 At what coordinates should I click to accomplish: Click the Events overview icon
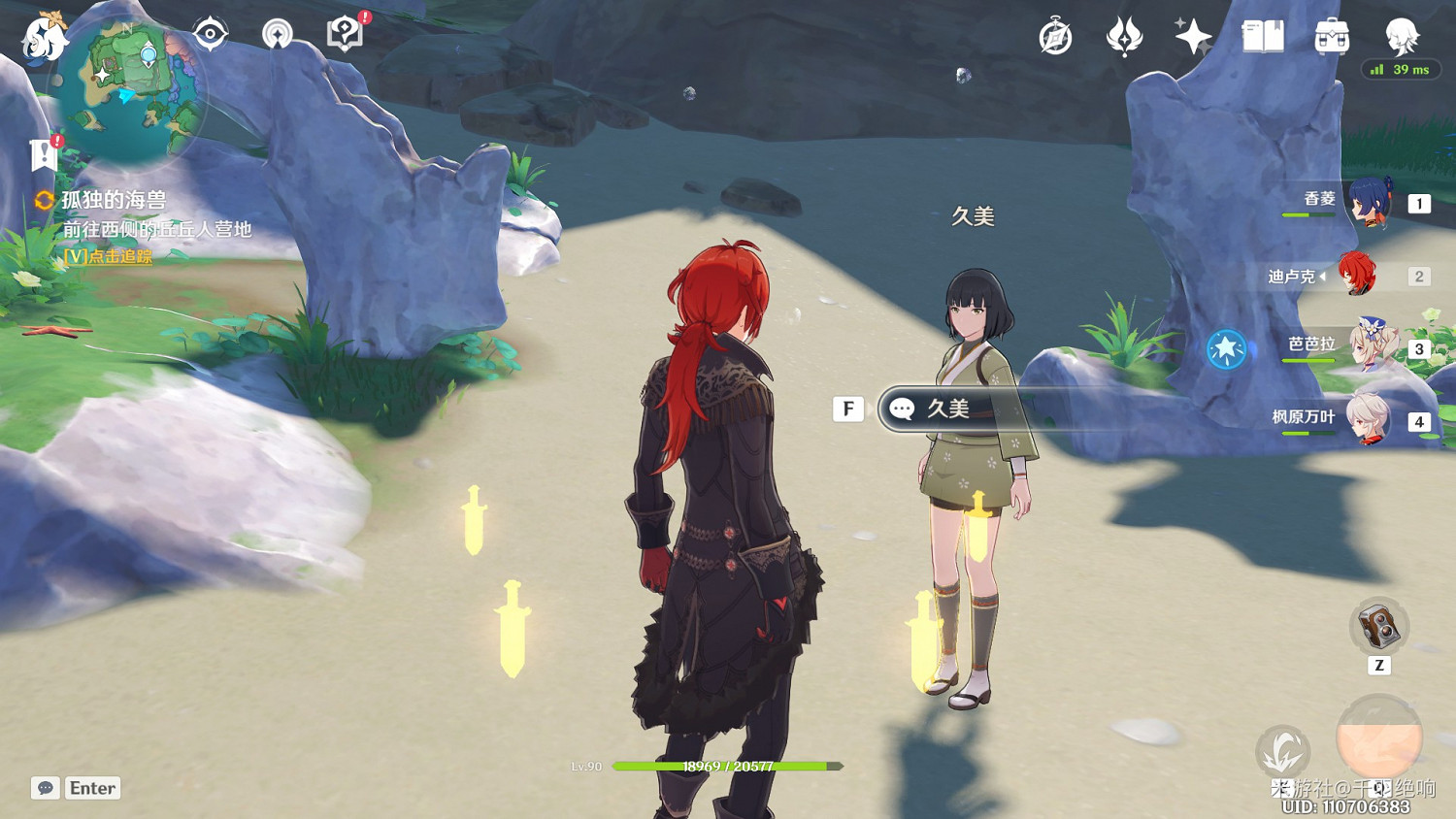coord(1126,37)
